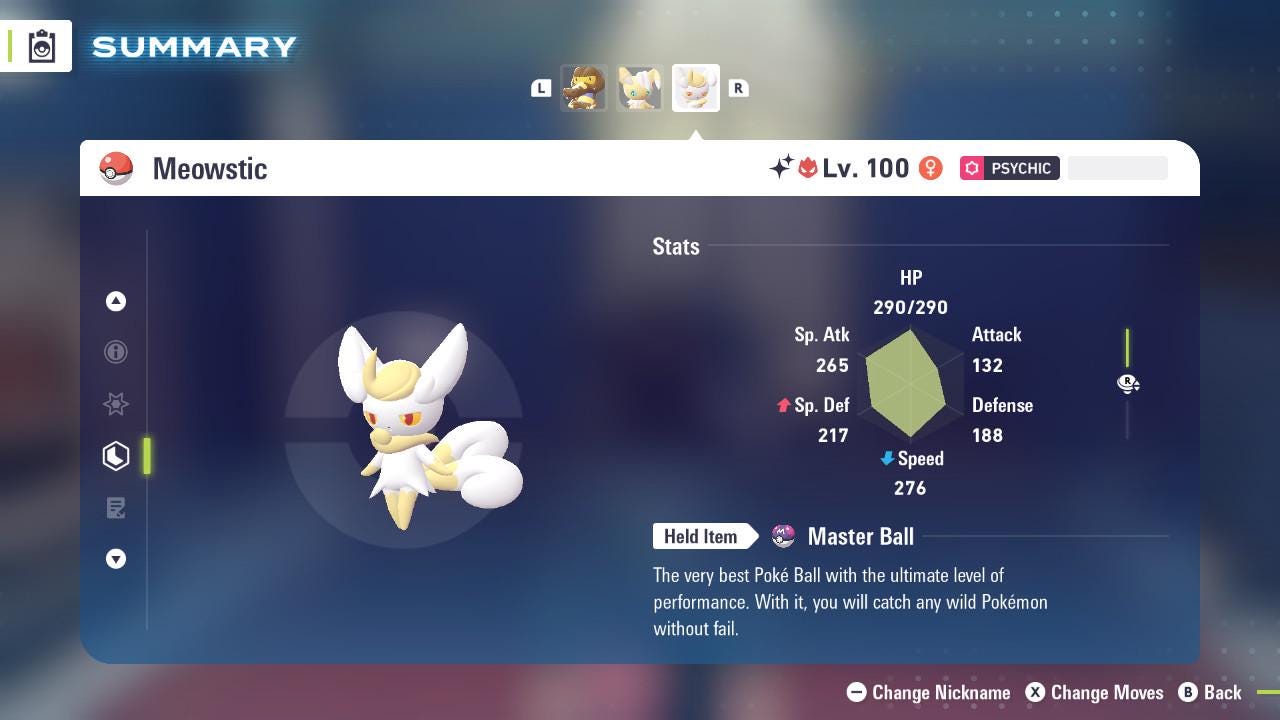Select the info page icon in the left sidebar

(x=116, y=352)
